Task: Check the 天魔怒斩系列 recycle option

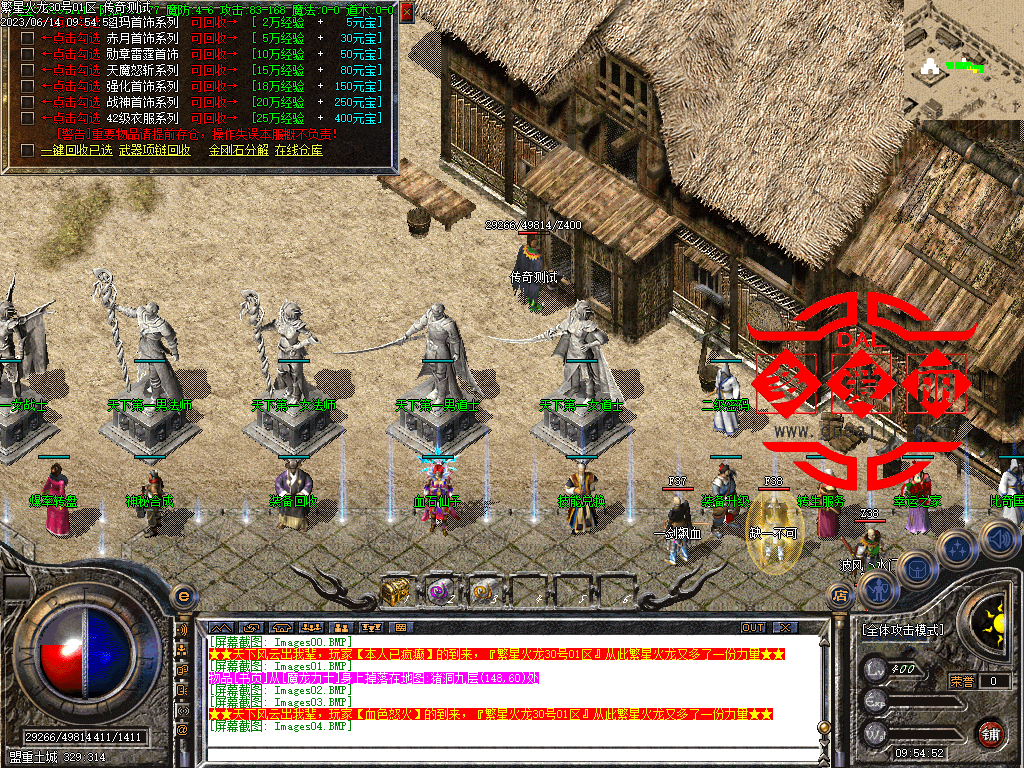Action: click(27, 70)
